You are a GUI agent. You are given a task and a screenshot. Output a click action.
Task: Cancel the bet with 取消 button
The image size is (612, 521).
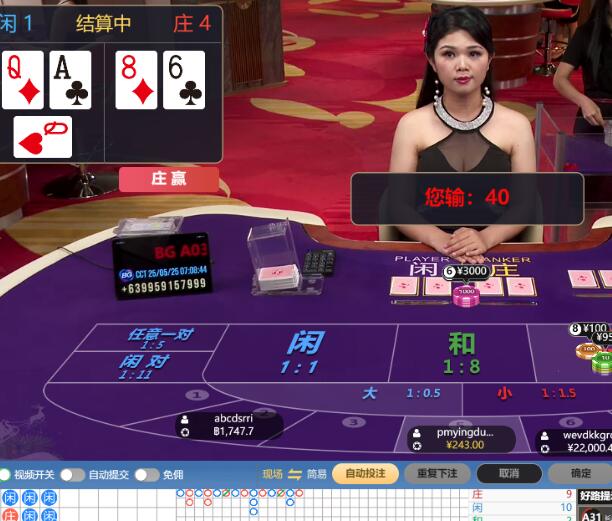point(508,474)
